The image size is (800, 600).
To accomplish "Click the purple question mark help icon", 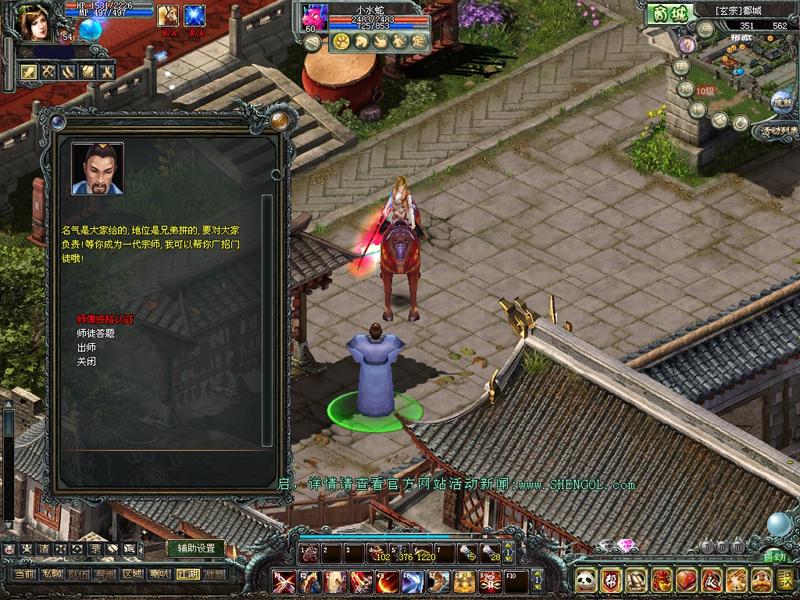I will tap(687, 44).
